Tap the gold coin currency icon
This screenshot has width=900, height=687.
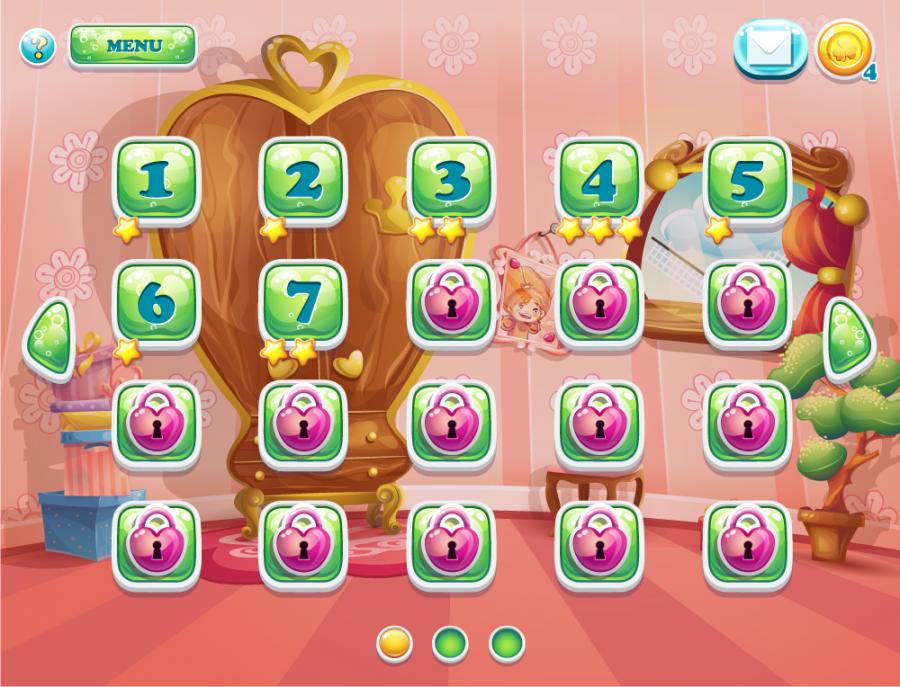pyautogui.click(x=845, y=49)
